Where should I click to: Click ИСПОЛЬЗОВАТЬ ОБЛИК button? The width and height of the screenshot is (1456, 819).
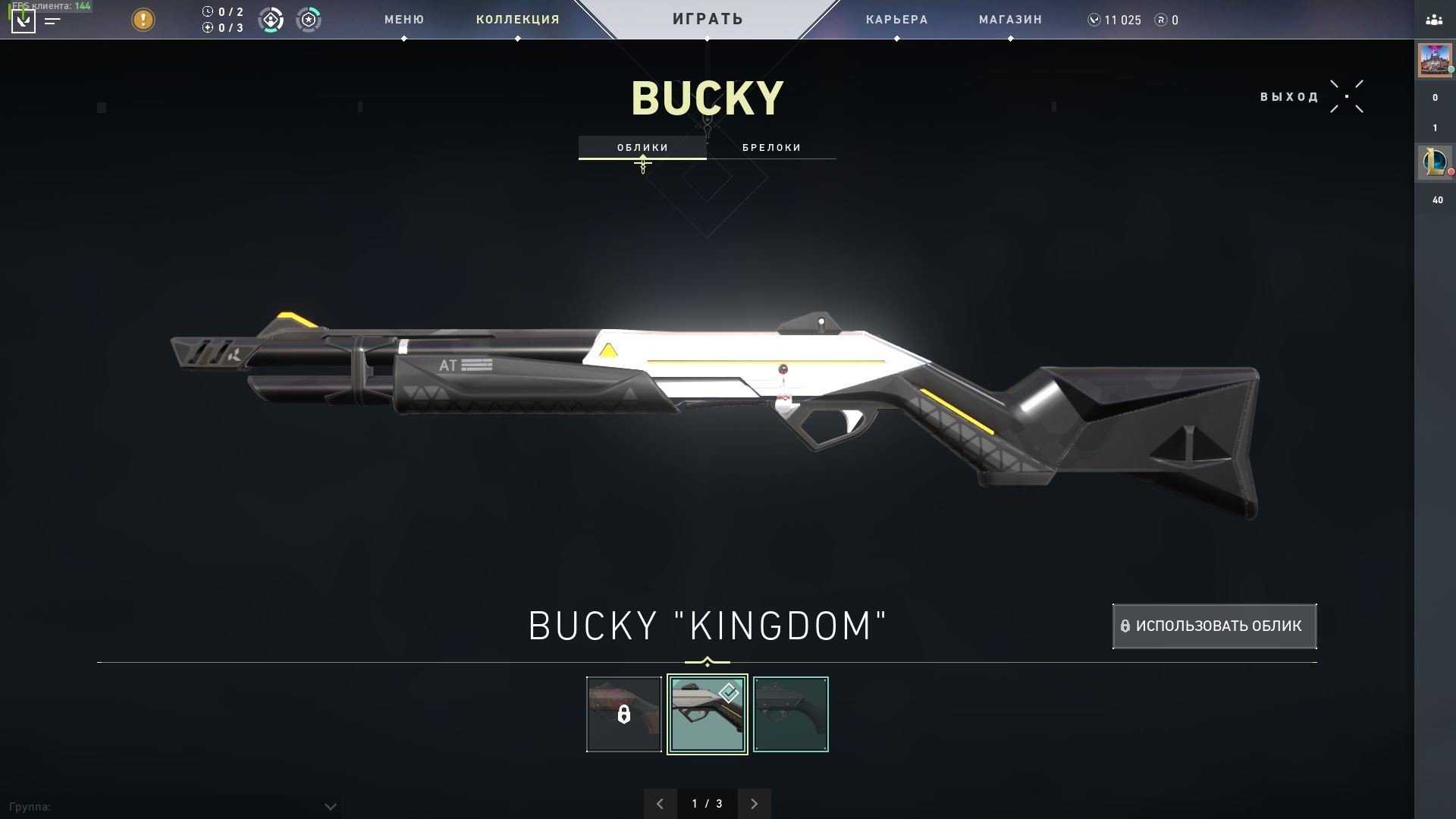click(1214, 626)
